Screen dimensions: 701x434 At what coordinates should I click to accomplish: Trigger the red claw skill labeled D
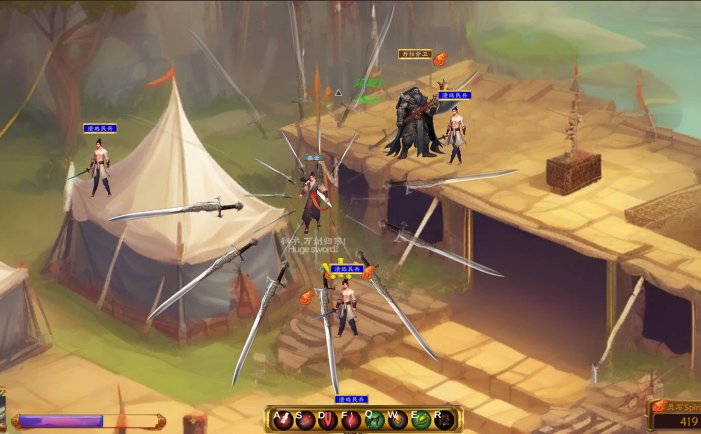click(x=328, y=421)
